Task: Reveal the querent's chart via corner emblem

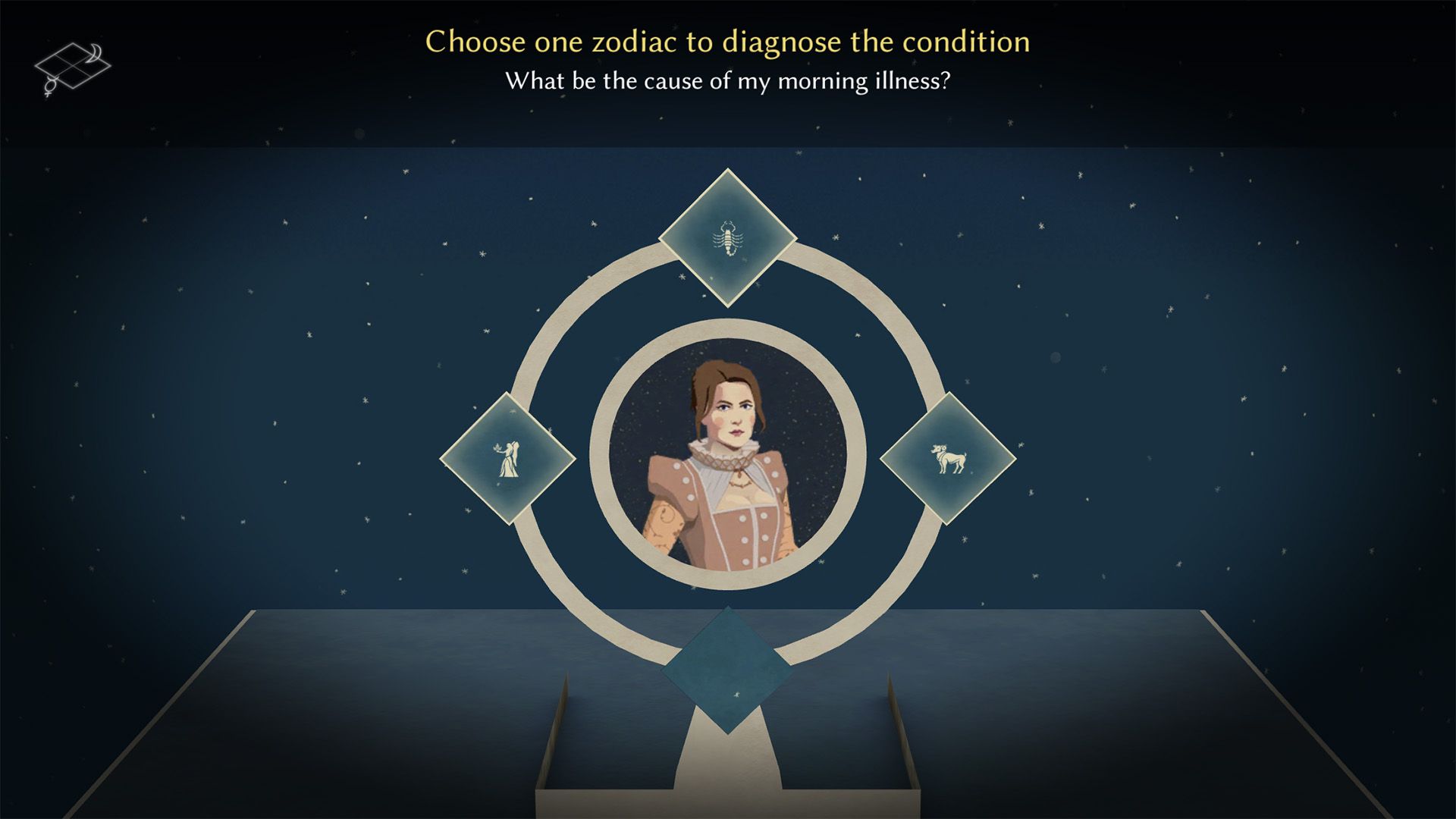Action: click(72, 64)
